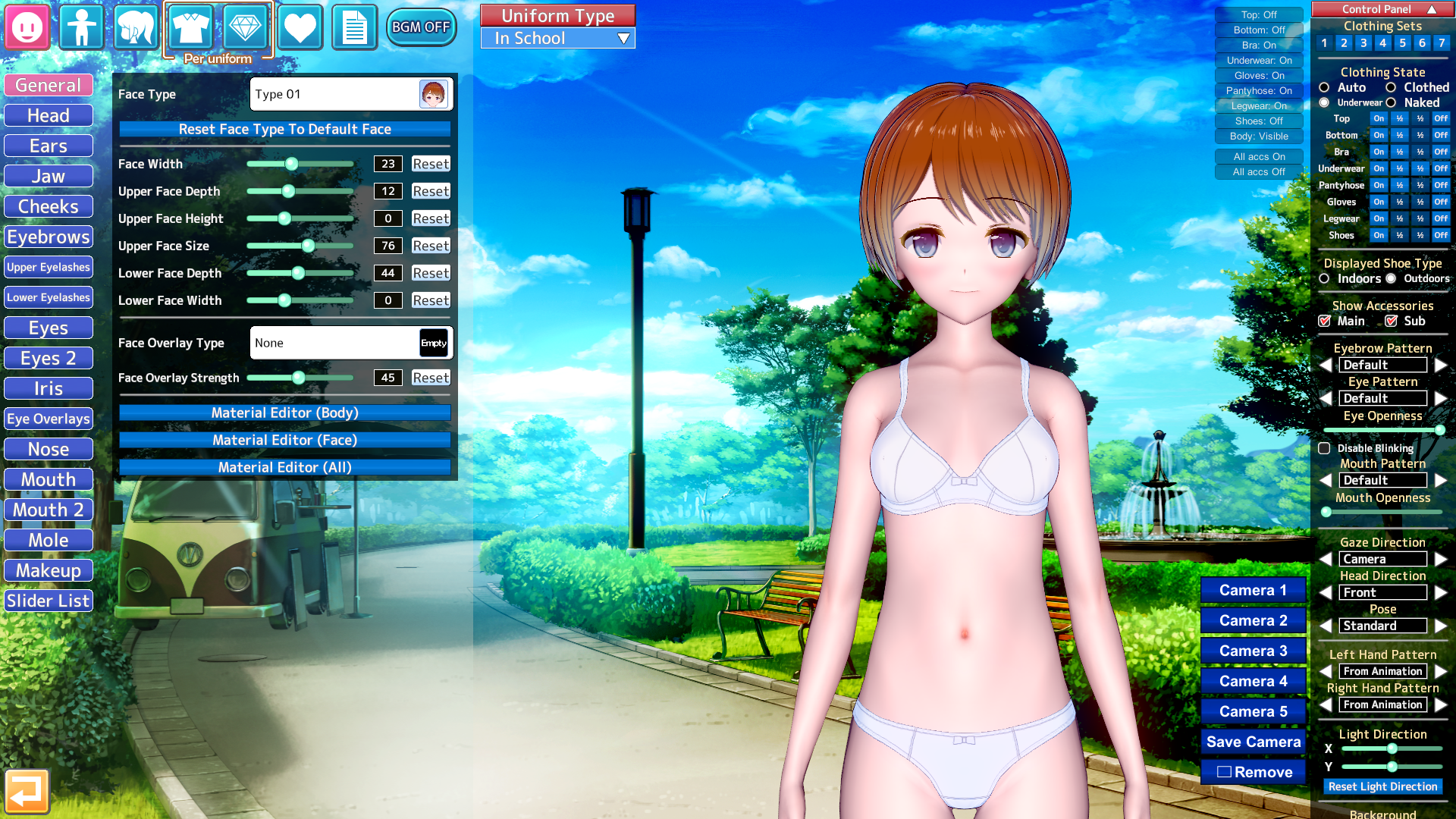1456x819 pixels.
Task: Select the Naked clothing state
Action: [x=1392, y=103]
